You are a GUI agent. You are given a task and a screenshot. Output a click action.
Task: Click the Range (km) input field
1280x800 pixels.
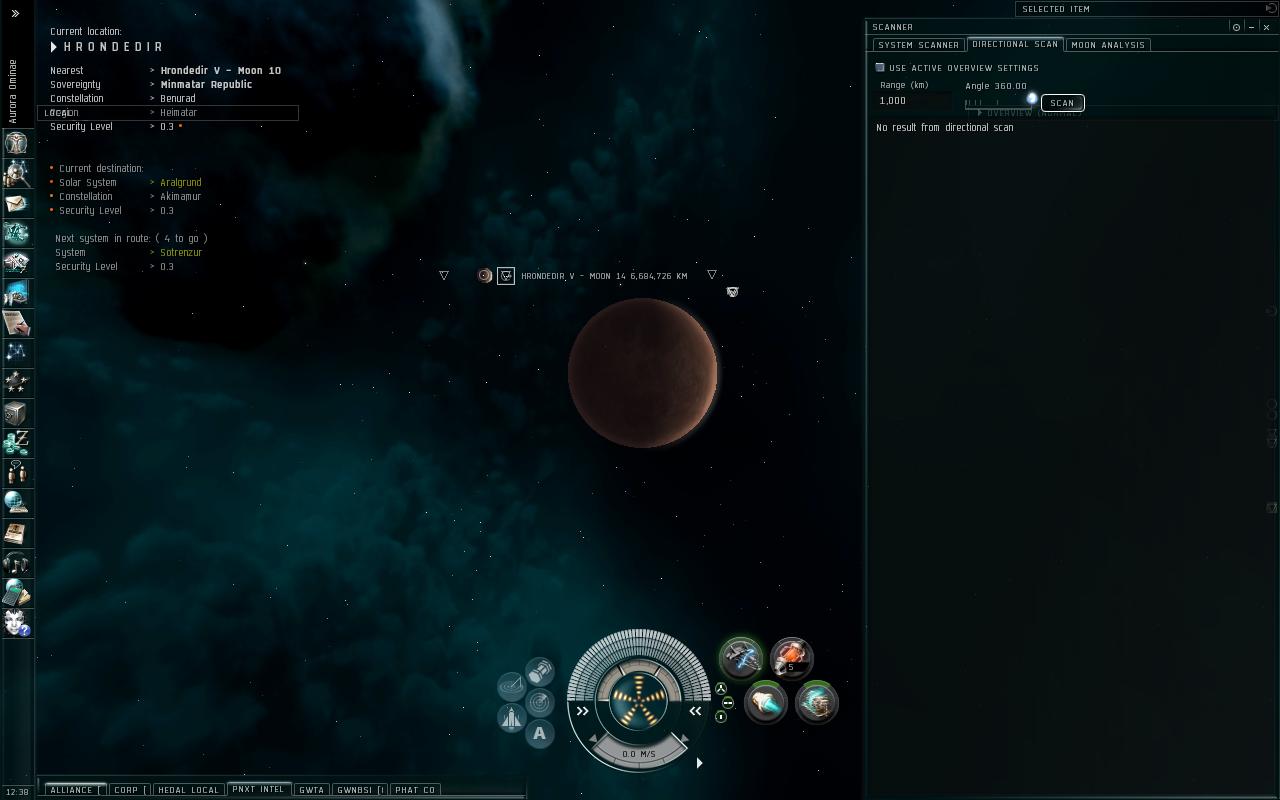[913, 101]
